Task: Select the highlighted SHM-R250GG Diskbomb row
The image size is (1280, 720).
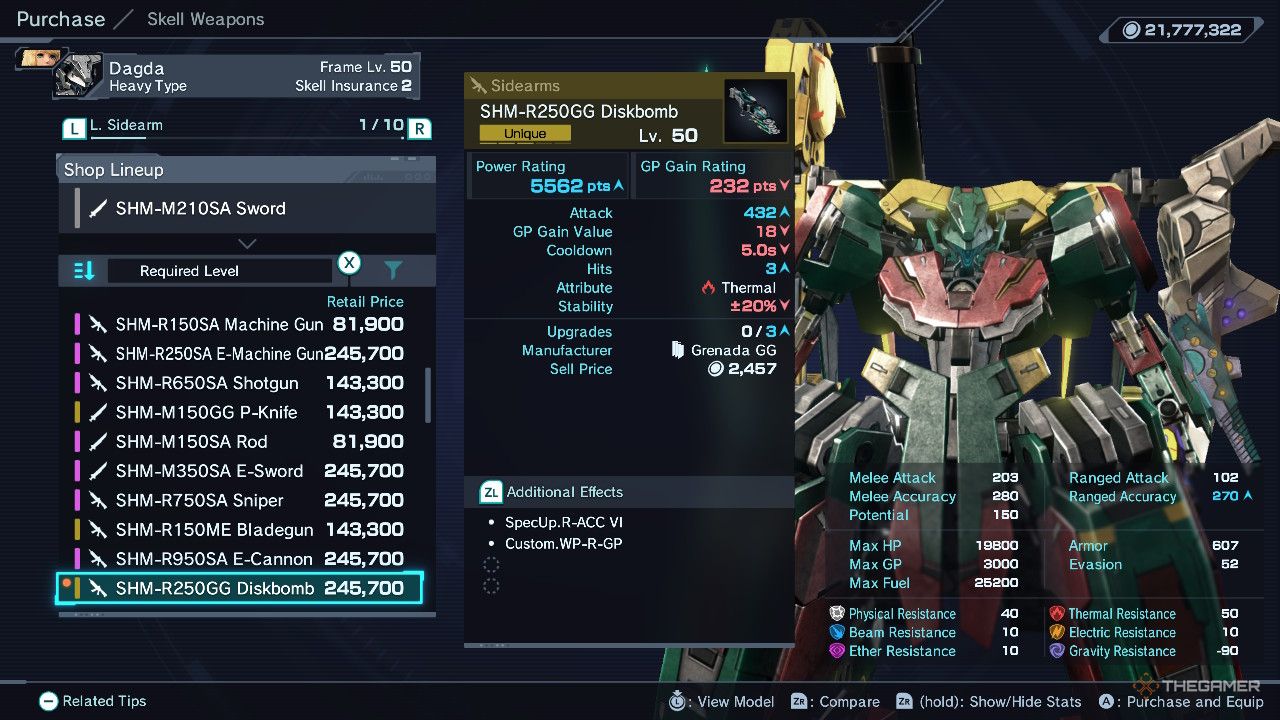Action: click(x=240, y=588)
